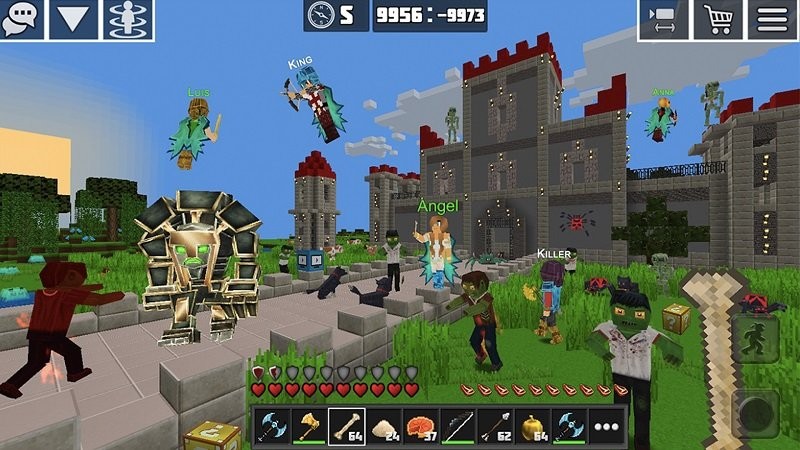
Task: Open the shopping cart store
Action: (x=717, y=19)
